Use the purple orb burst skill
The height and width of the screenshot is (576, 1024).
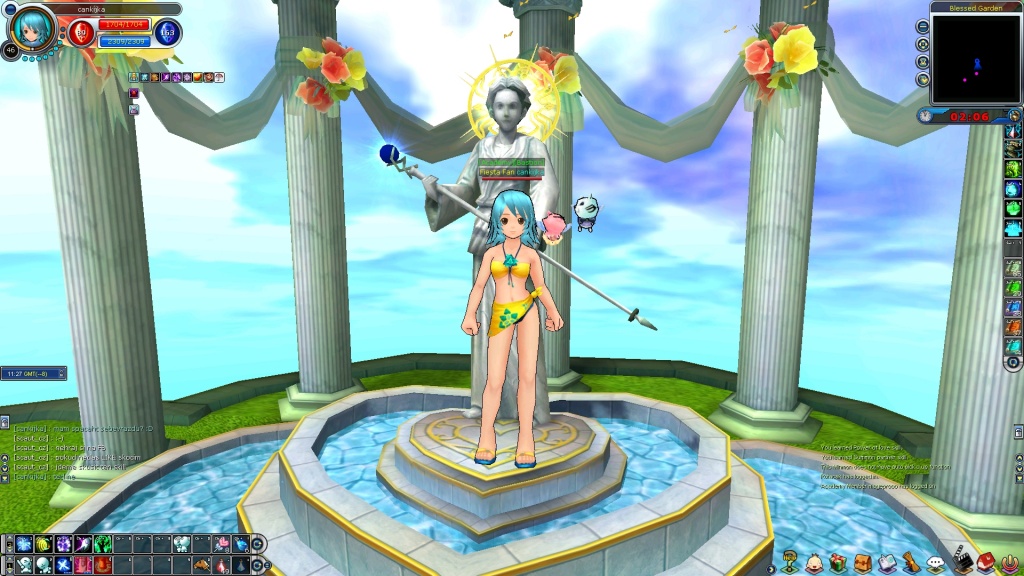pos(63,544)
